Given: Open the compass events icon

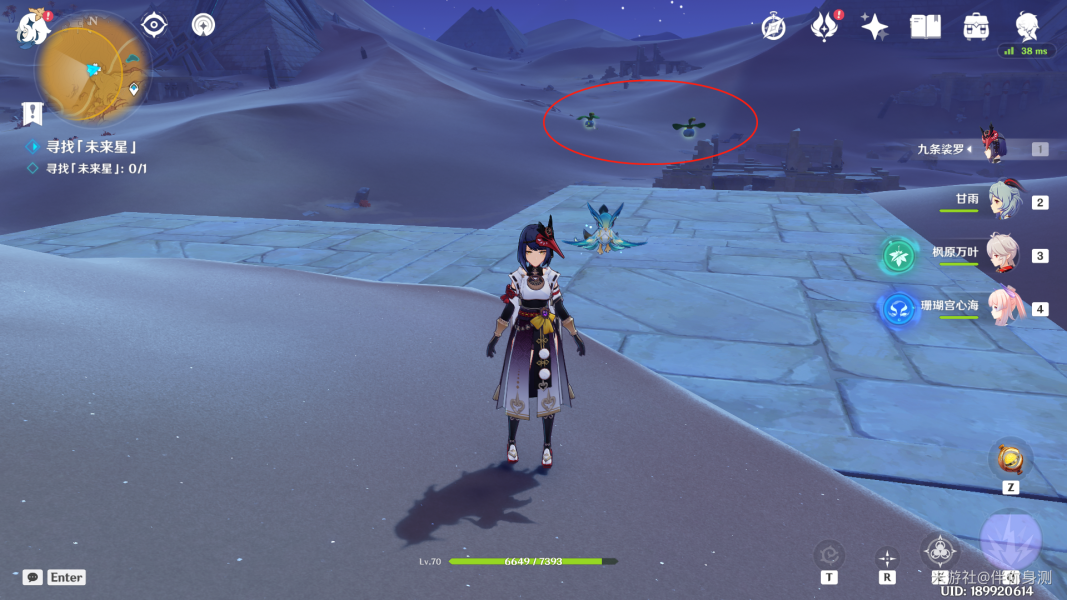Looking at the screenshot, I should click(x=773, y=27).
